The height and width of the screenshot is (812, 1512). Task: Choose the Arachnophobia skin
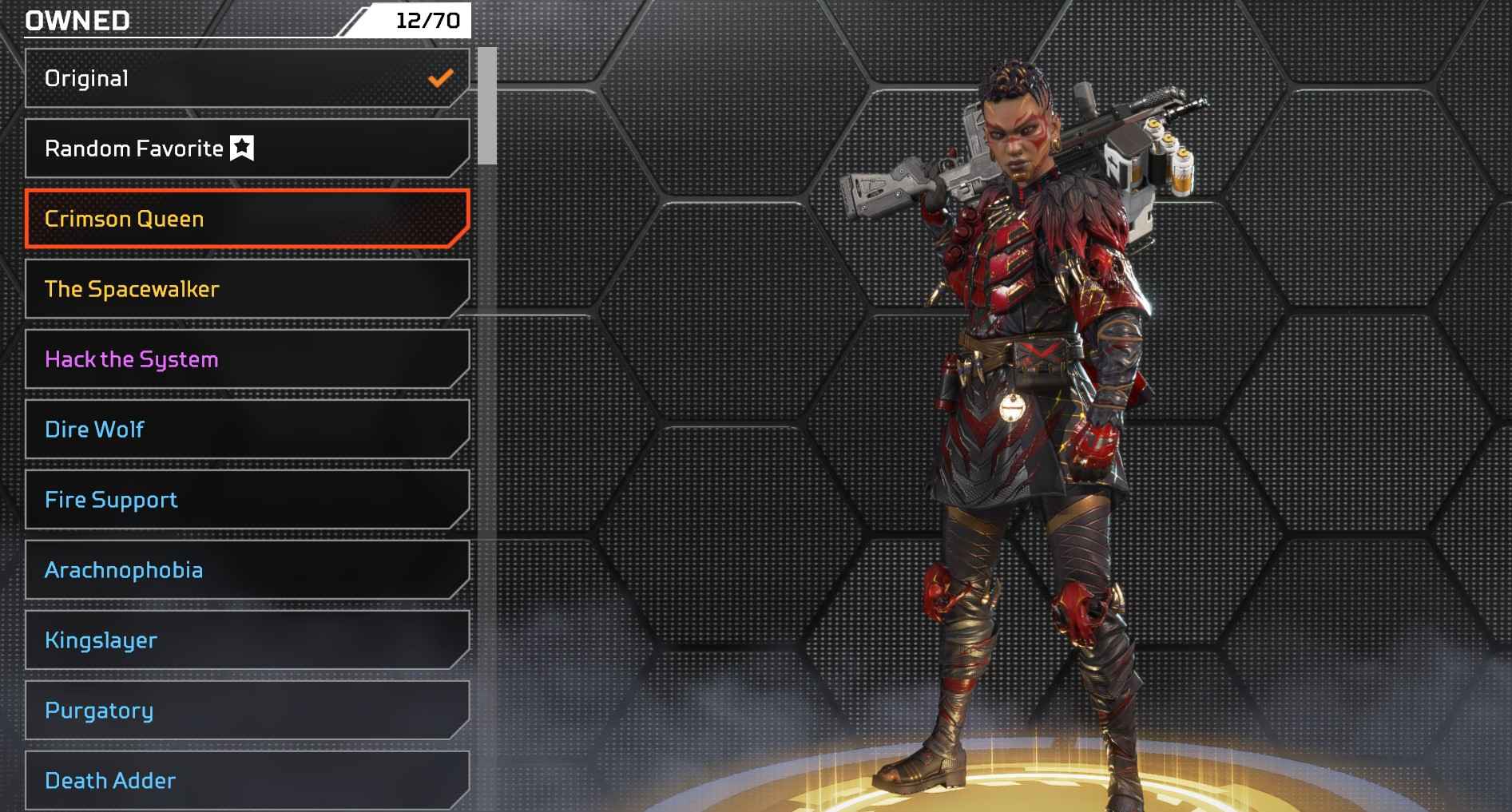[246, 570]
